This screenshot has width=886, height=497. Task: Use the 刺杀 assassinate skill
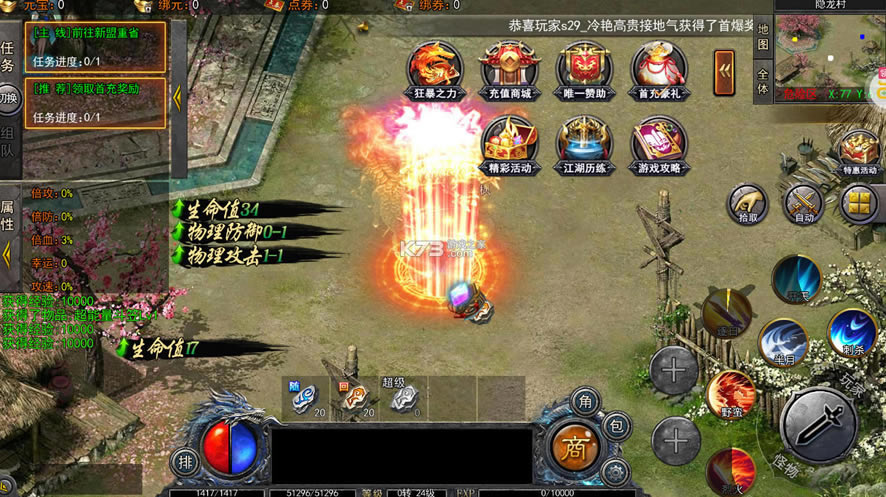pos(852,333)
